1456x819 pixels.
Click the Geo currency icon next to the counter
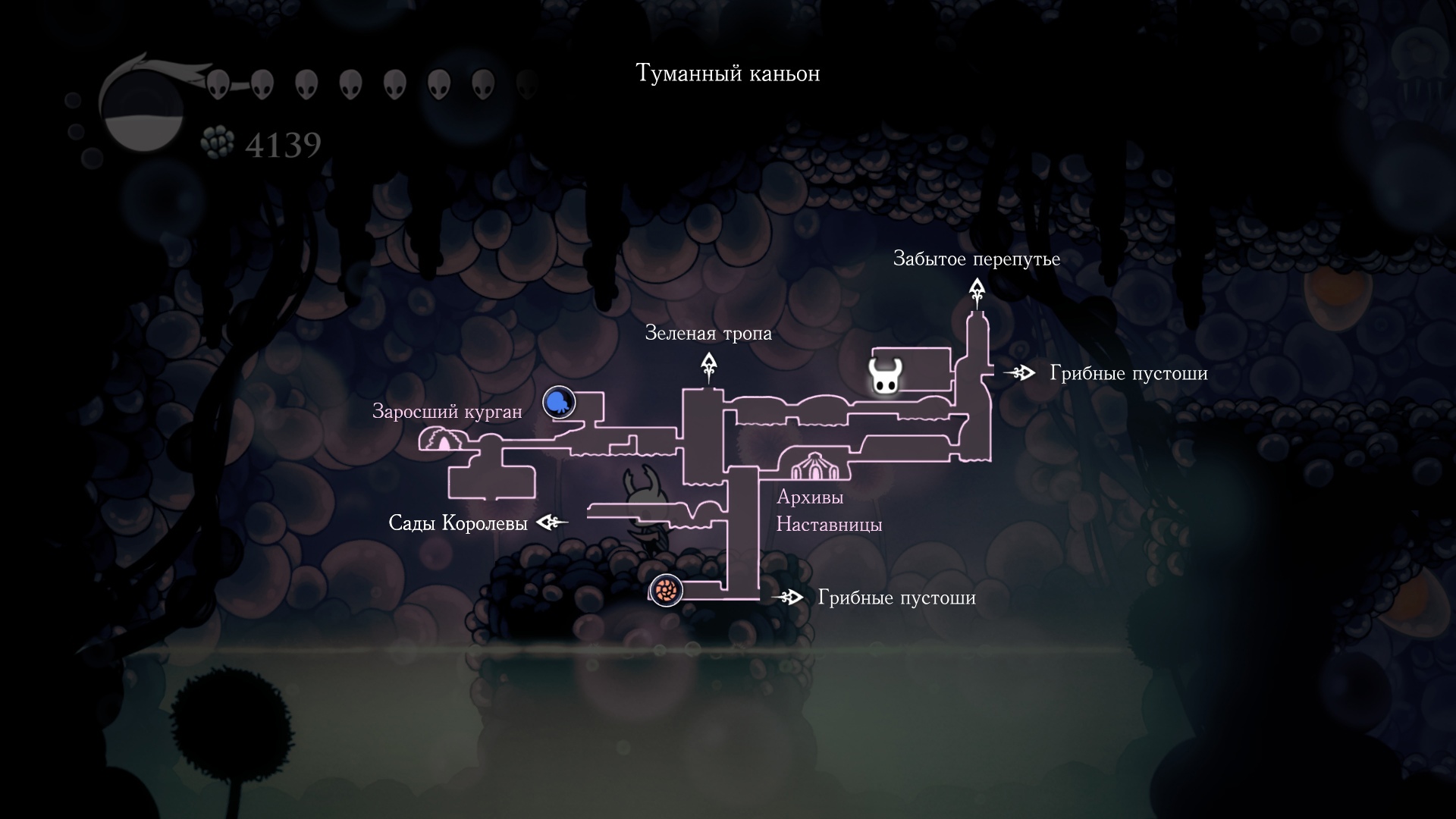tap(218, 143)
